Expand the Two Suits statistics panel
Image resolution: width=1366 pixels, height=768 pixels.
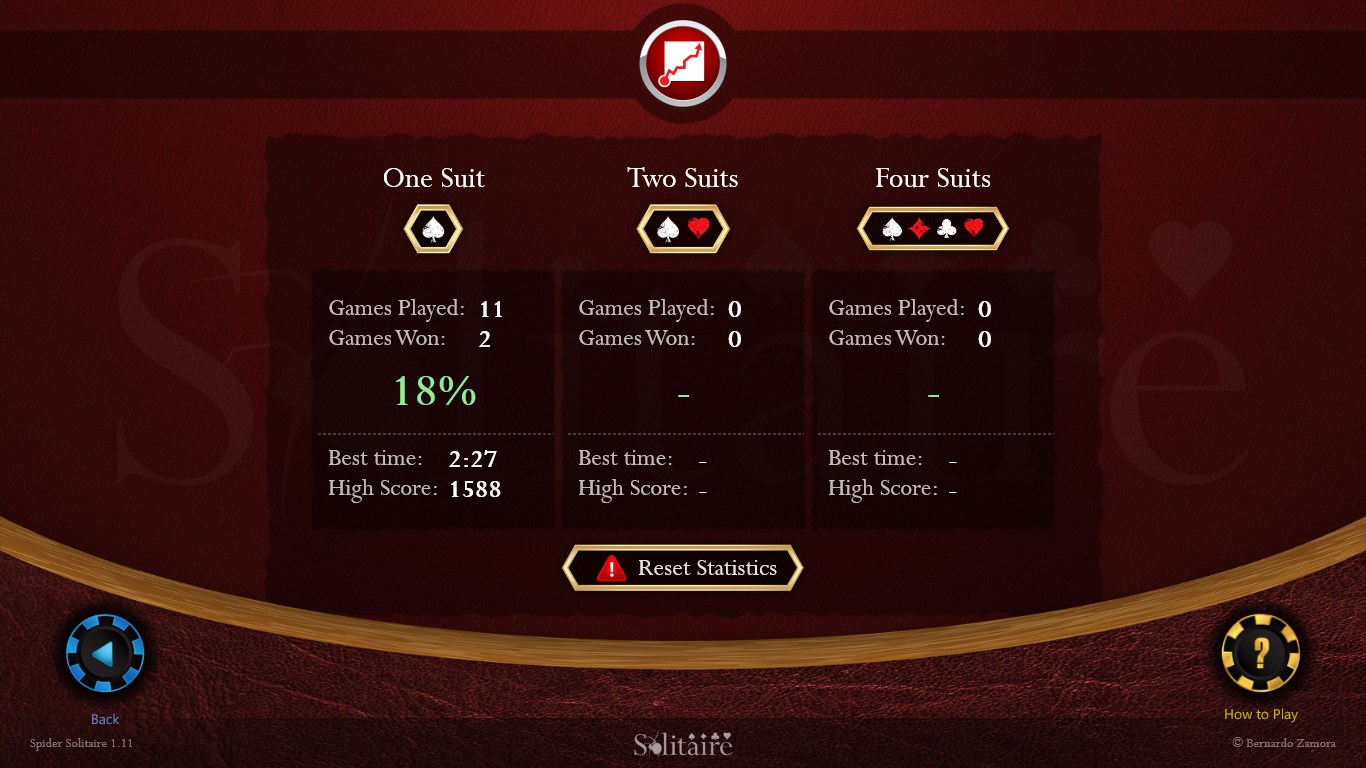(683, 400)
